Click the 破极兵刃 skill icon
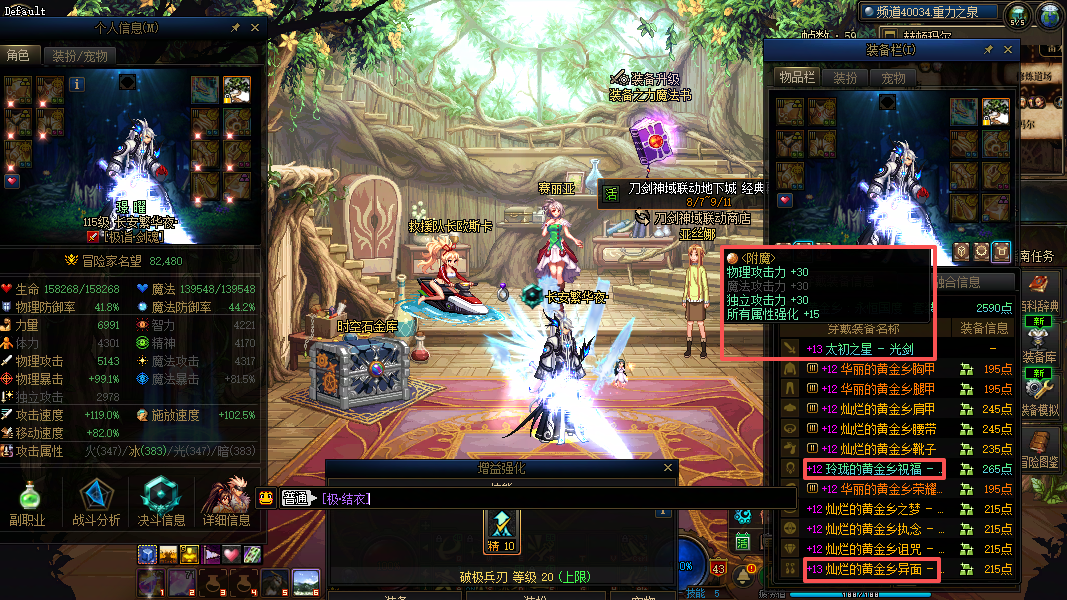This screenshot has height=600, width=1067. click(x=502, y=526)
